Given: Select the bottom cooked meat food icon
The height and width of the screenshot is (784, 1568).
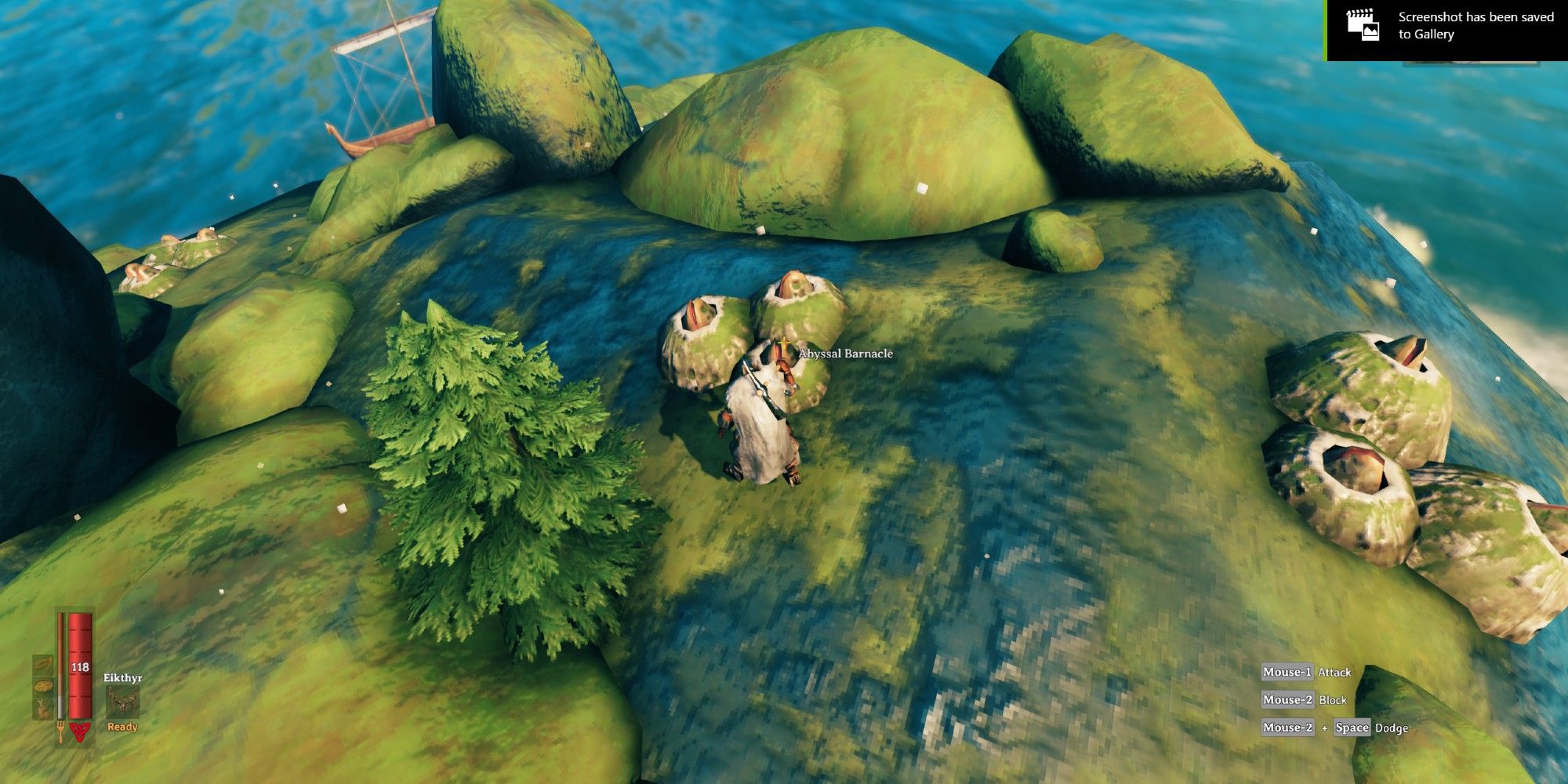Looking at the screenshot, I should tap(42, 707).
